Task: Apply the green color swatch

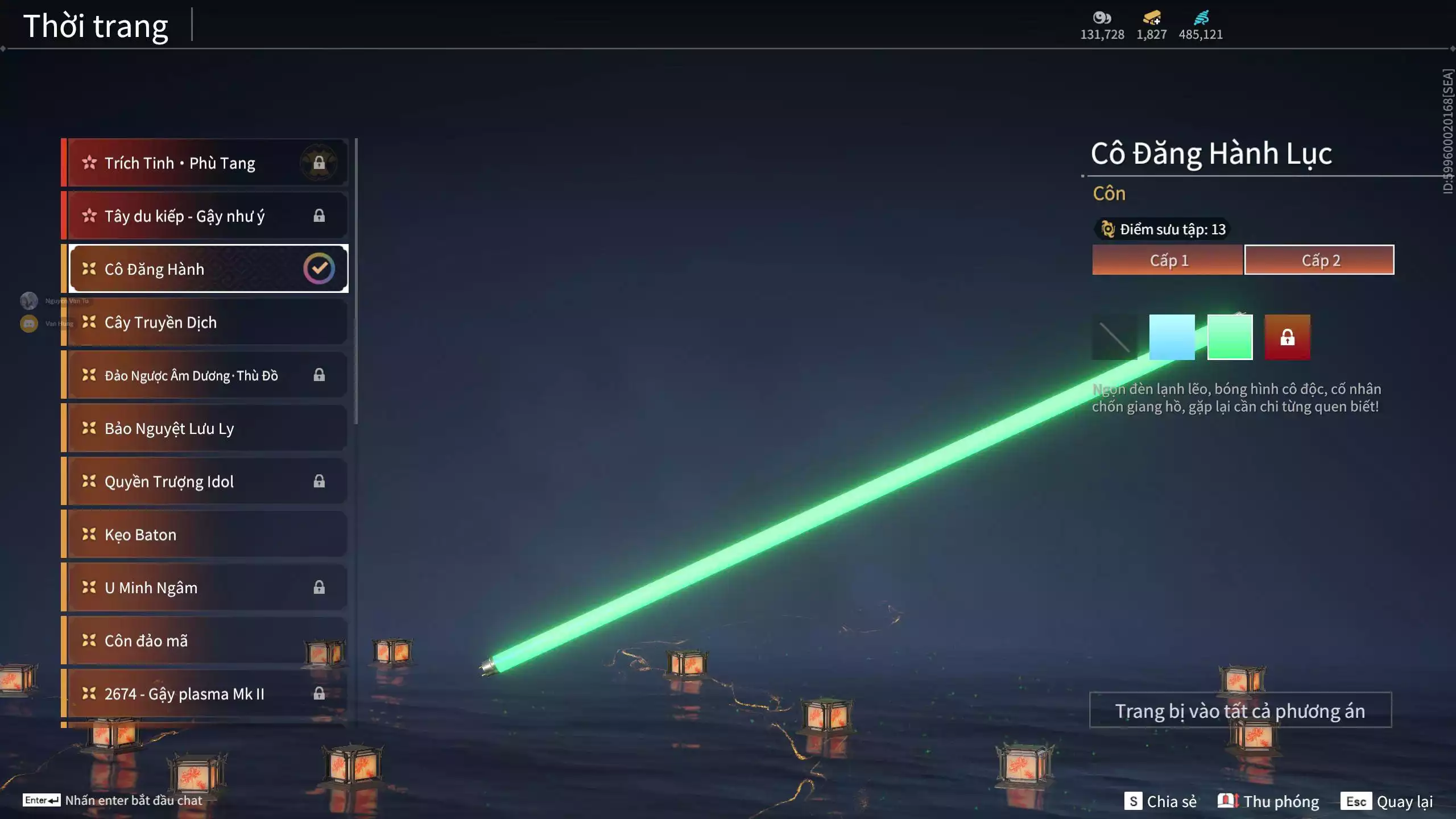Action: 1230,337
